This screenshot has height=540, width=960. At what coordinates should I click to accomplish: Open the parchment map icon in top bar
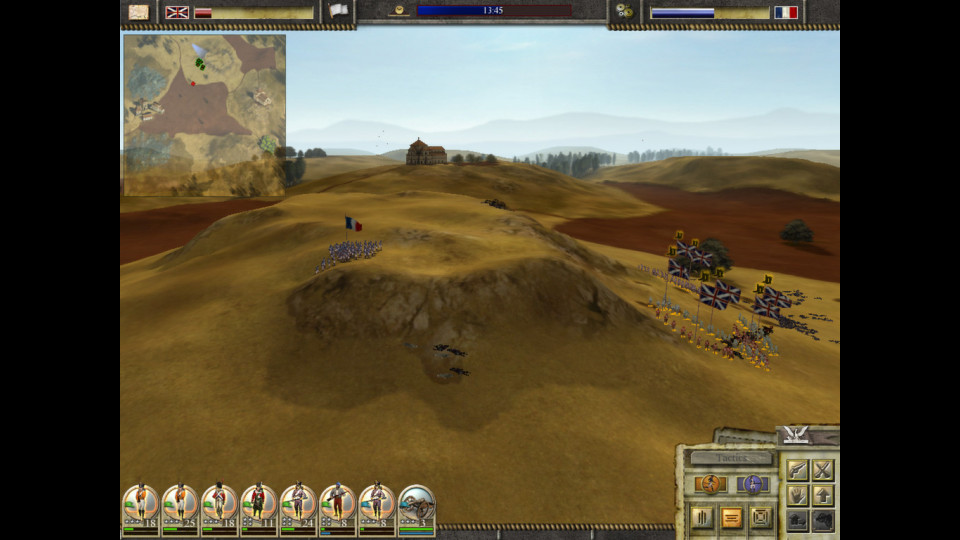click(x=139, y=12)
